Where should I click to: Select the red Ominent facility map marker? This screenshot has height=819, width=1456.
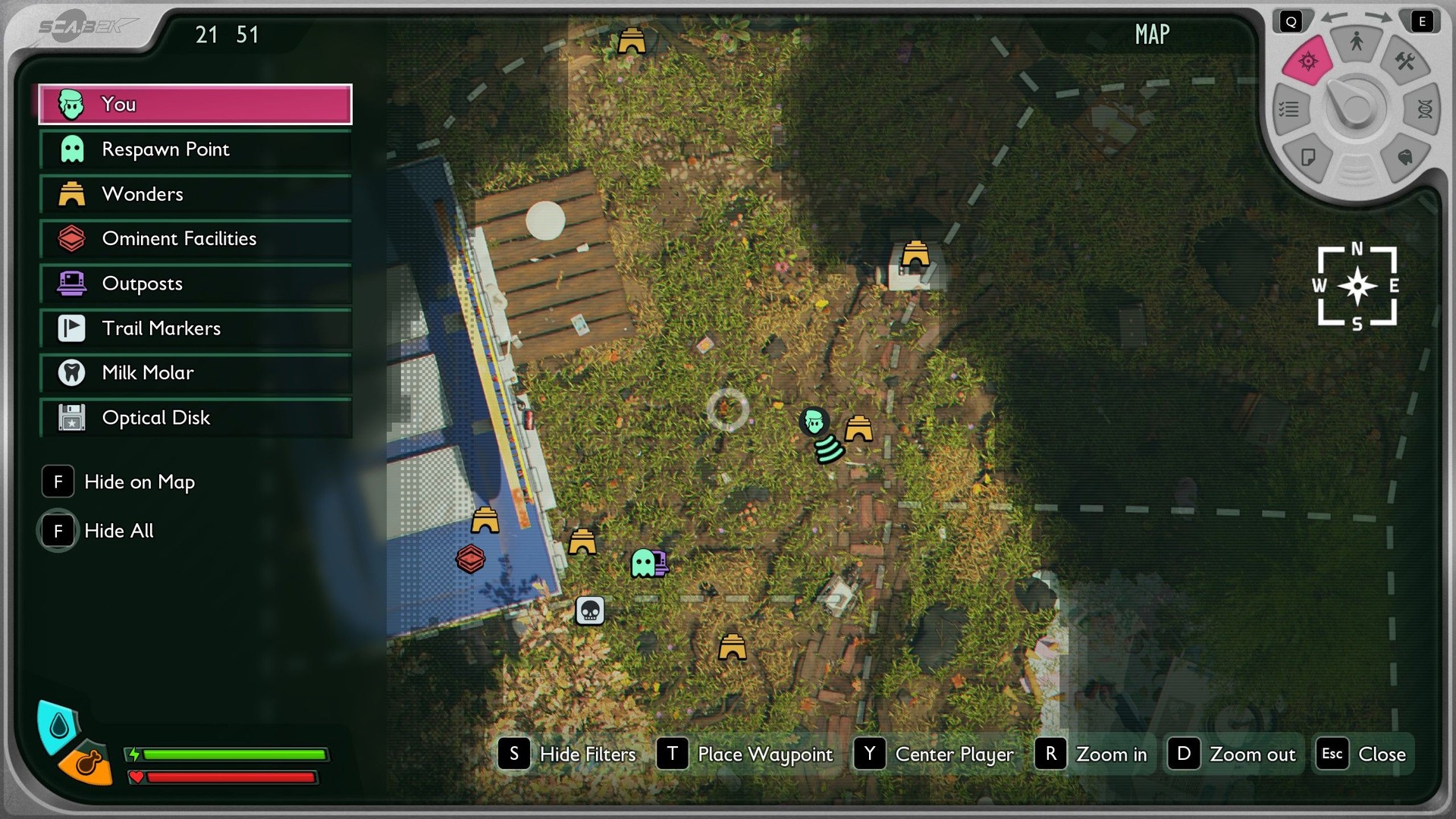(x=470, y=559)
